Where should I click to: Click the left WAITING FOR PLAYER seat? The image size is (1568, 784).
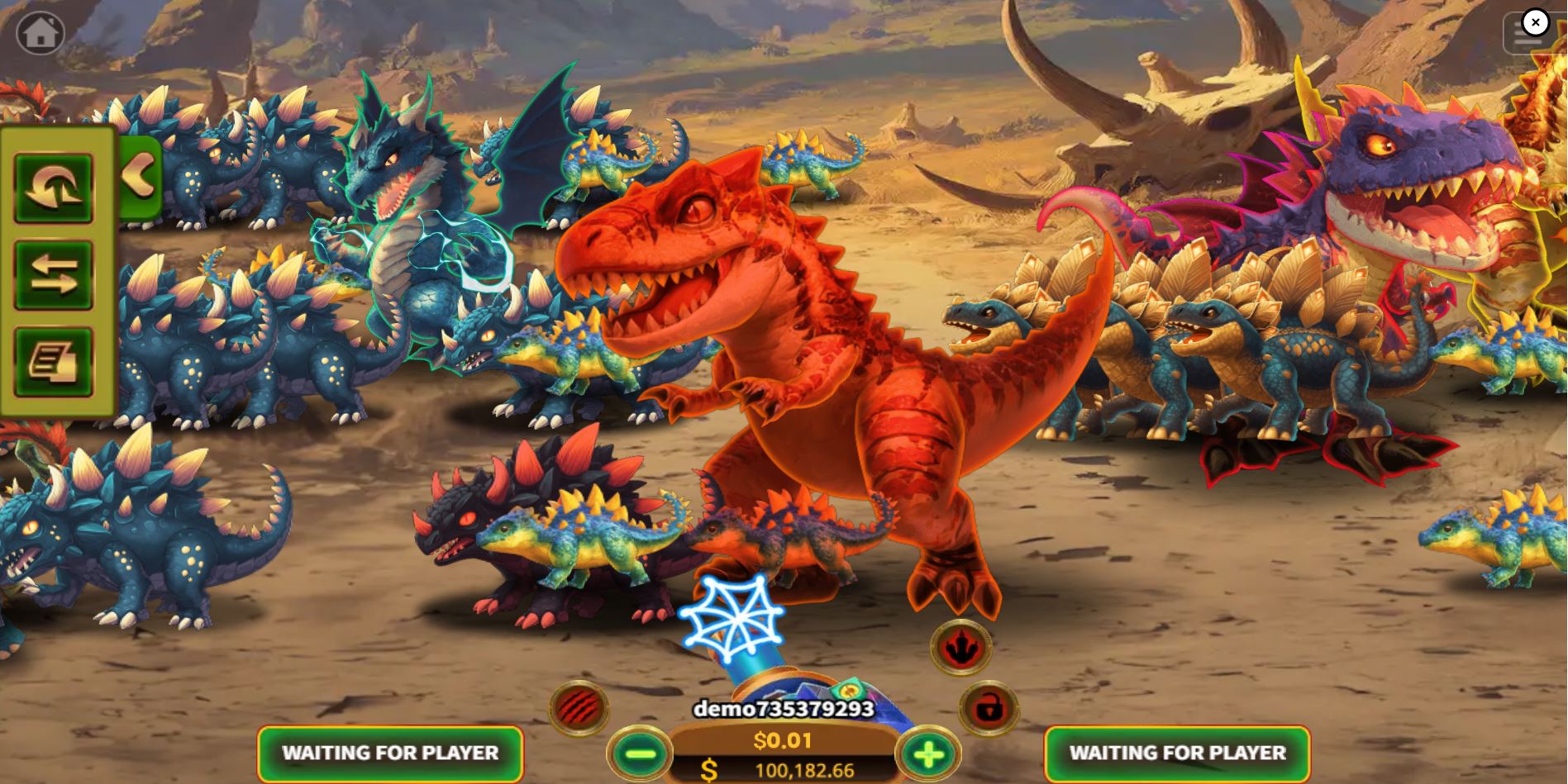390,753
